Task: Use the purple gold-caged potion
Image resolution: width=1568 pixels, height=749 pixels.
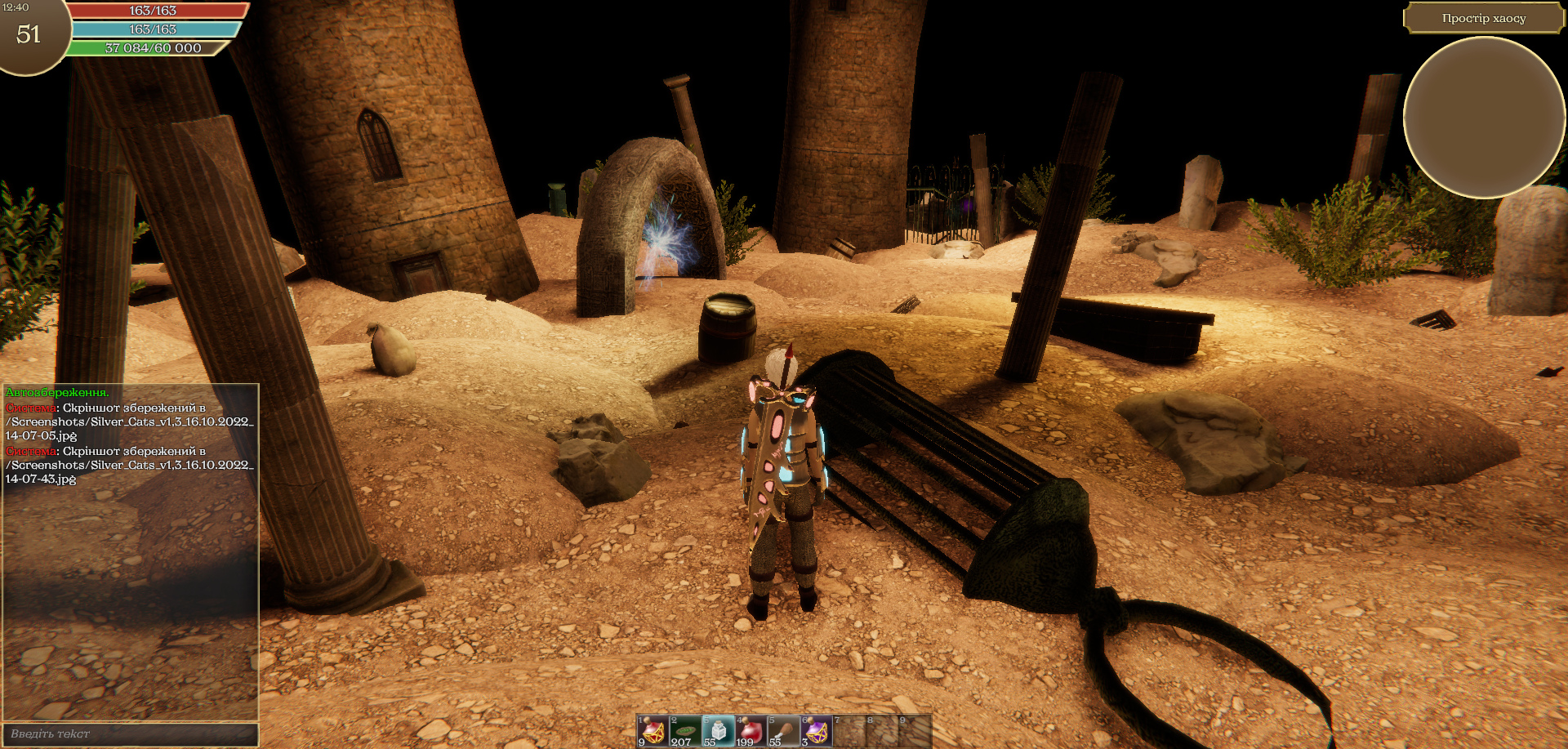Action: tap(816, 731)
